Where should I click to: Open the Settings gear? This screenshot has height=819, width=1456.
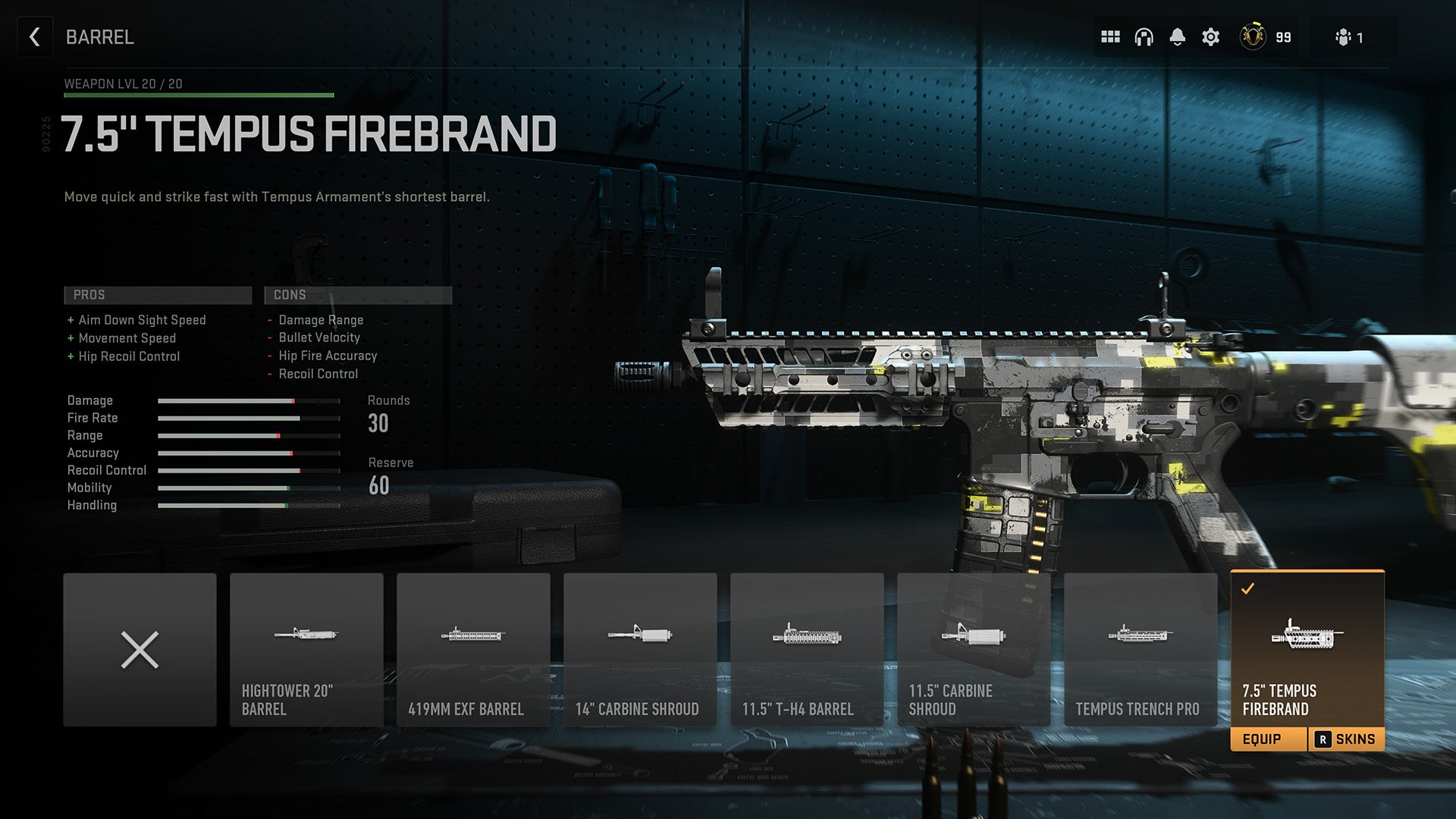click(x=1211, y=36)
